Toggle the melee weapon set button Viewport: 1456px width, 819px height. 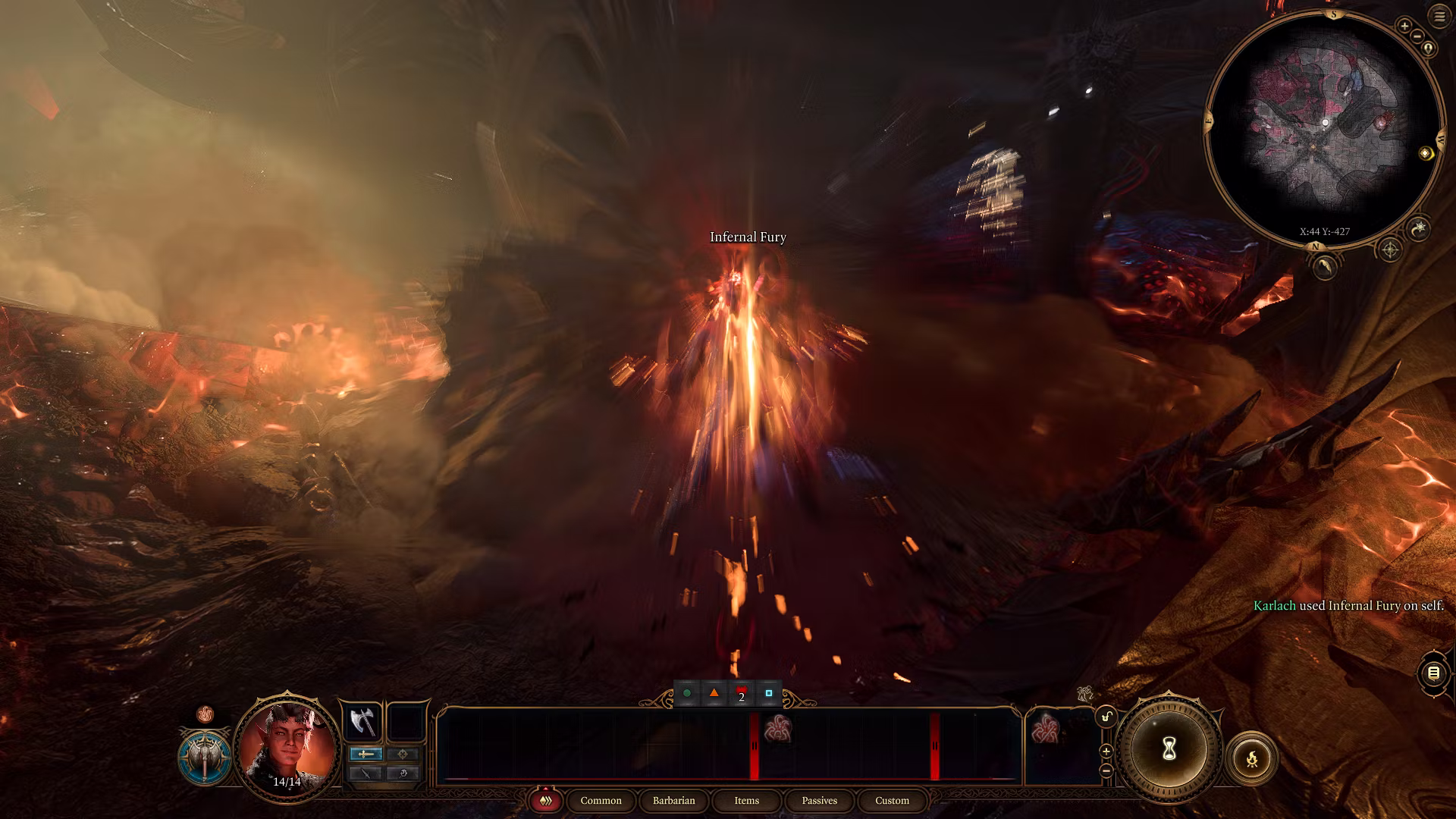366,754
